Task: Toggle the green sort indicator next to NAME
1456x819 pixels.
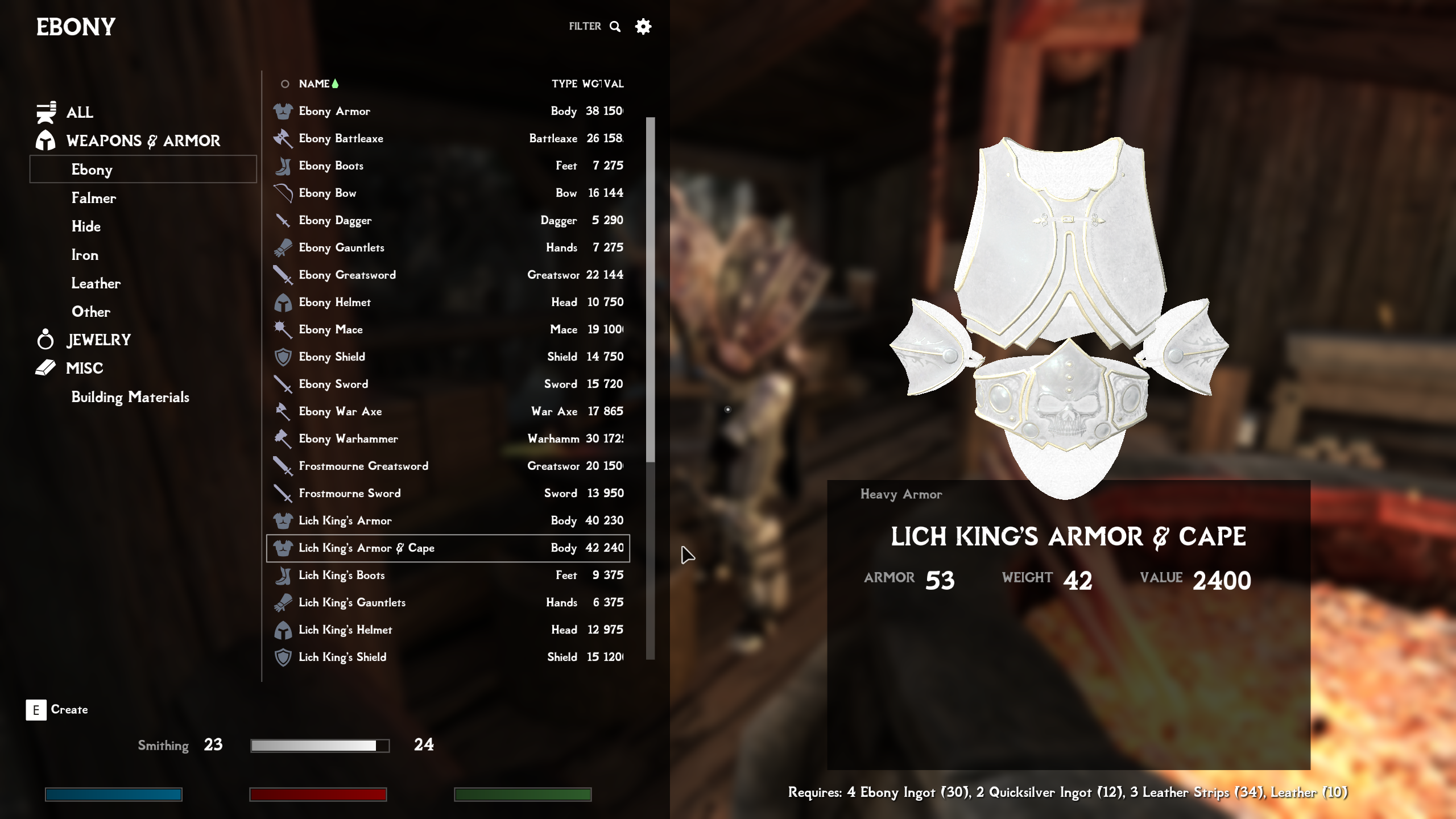Action: tap(335, 83)
